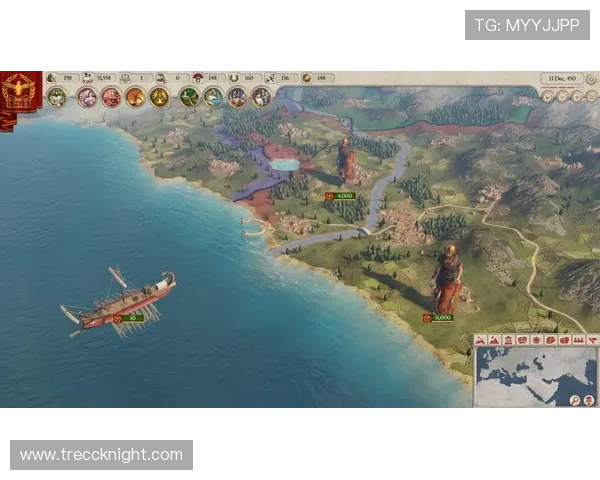
Task: Click the golden tree round icon
Action: [x=159, y=97]
